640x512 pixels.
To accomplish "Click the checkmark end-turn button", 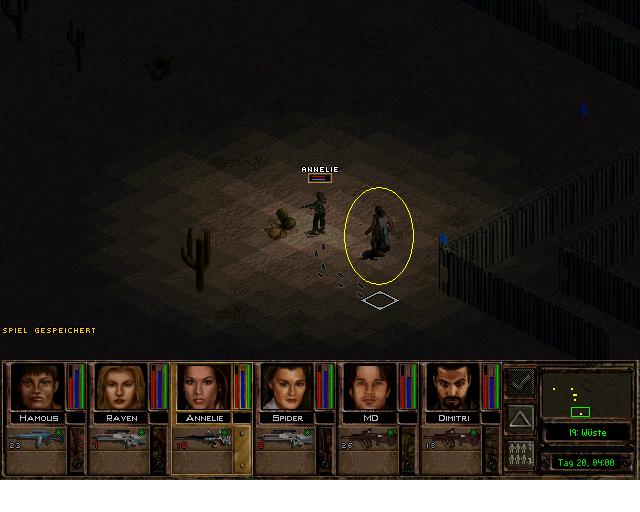I will point(520,383).
